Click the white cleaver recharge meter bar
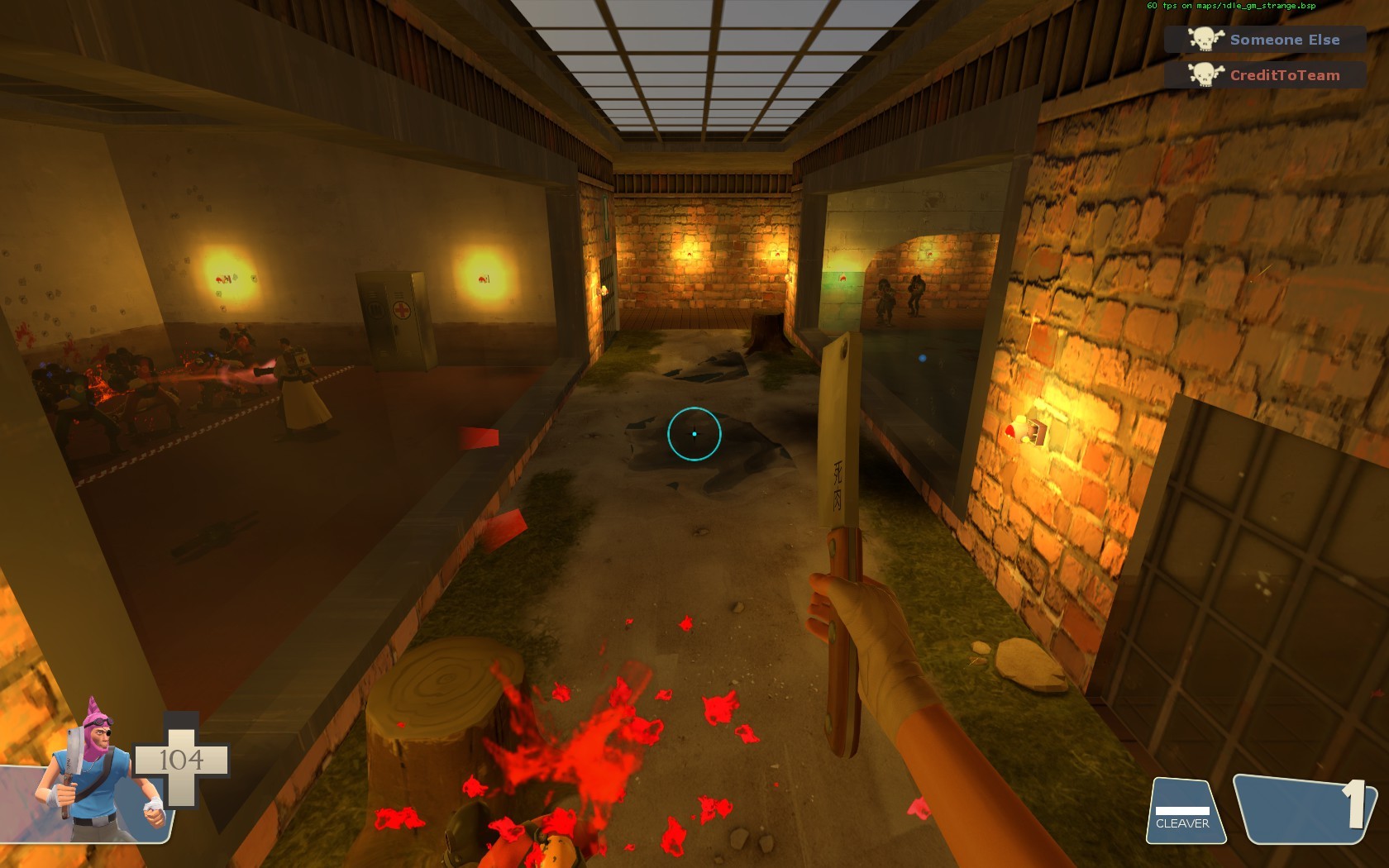The image size is (1389, 868). (1184, 810)
